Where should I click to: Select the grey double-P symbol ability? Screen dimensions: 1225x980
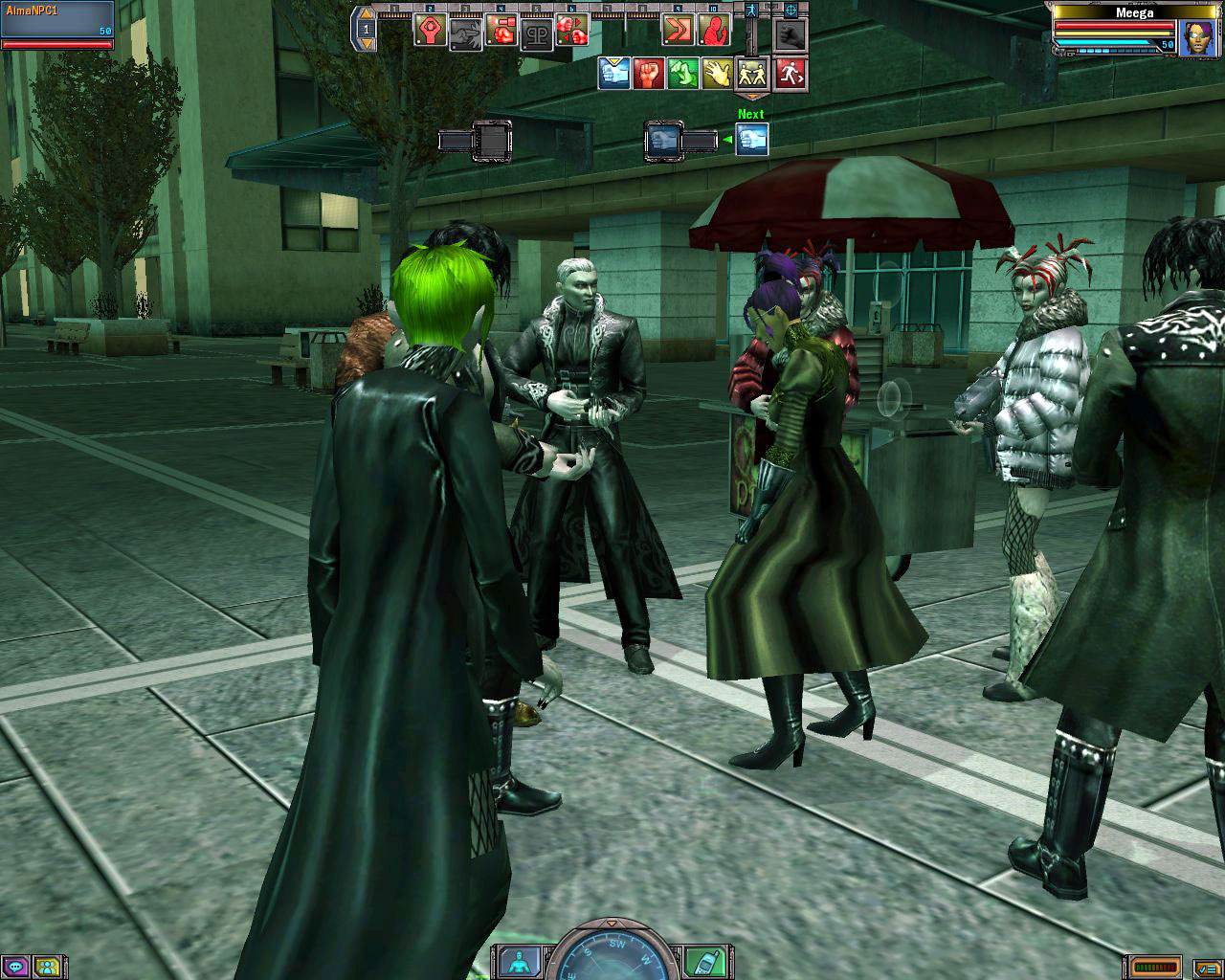coord(536,33)
